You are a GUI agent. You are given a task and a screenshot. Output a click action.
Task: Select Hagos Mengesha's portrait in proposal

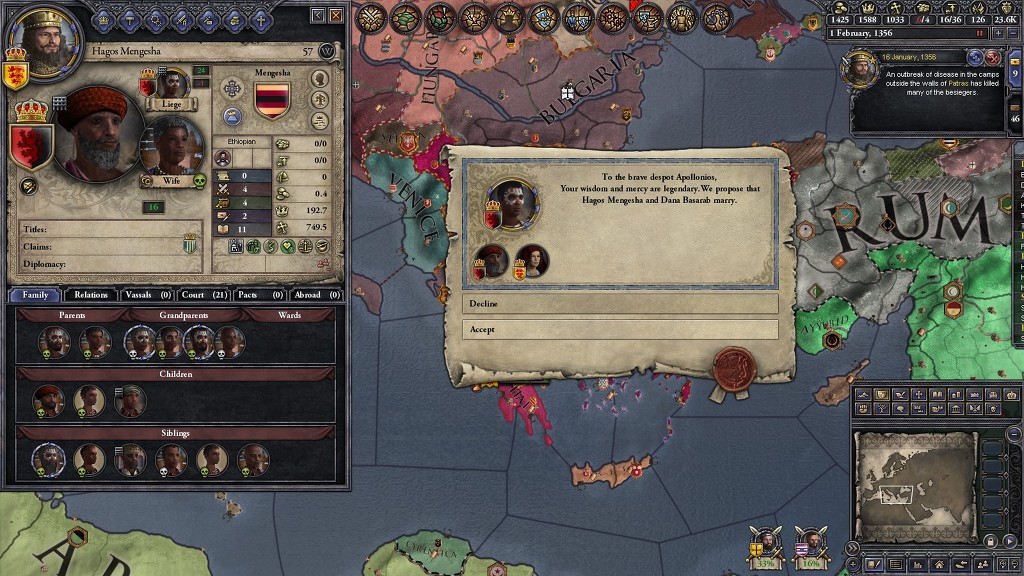[x=491, y=260]
